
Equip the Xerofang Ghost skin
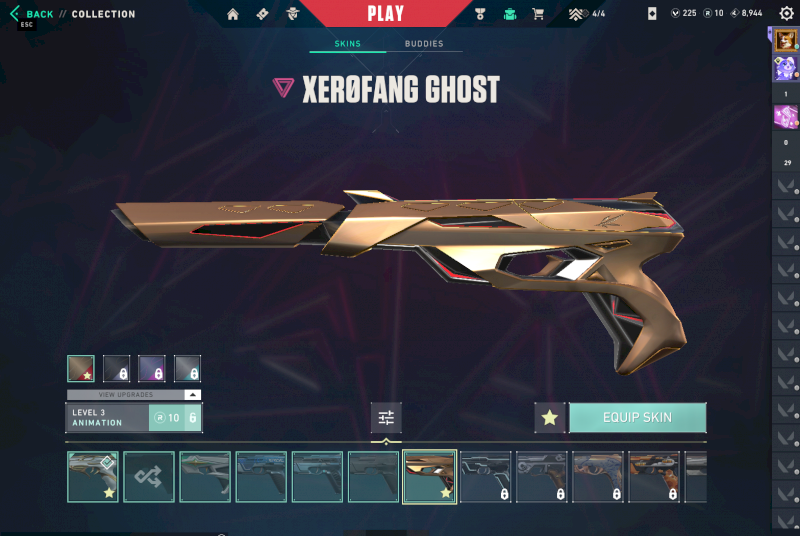[x=637, y=417]
